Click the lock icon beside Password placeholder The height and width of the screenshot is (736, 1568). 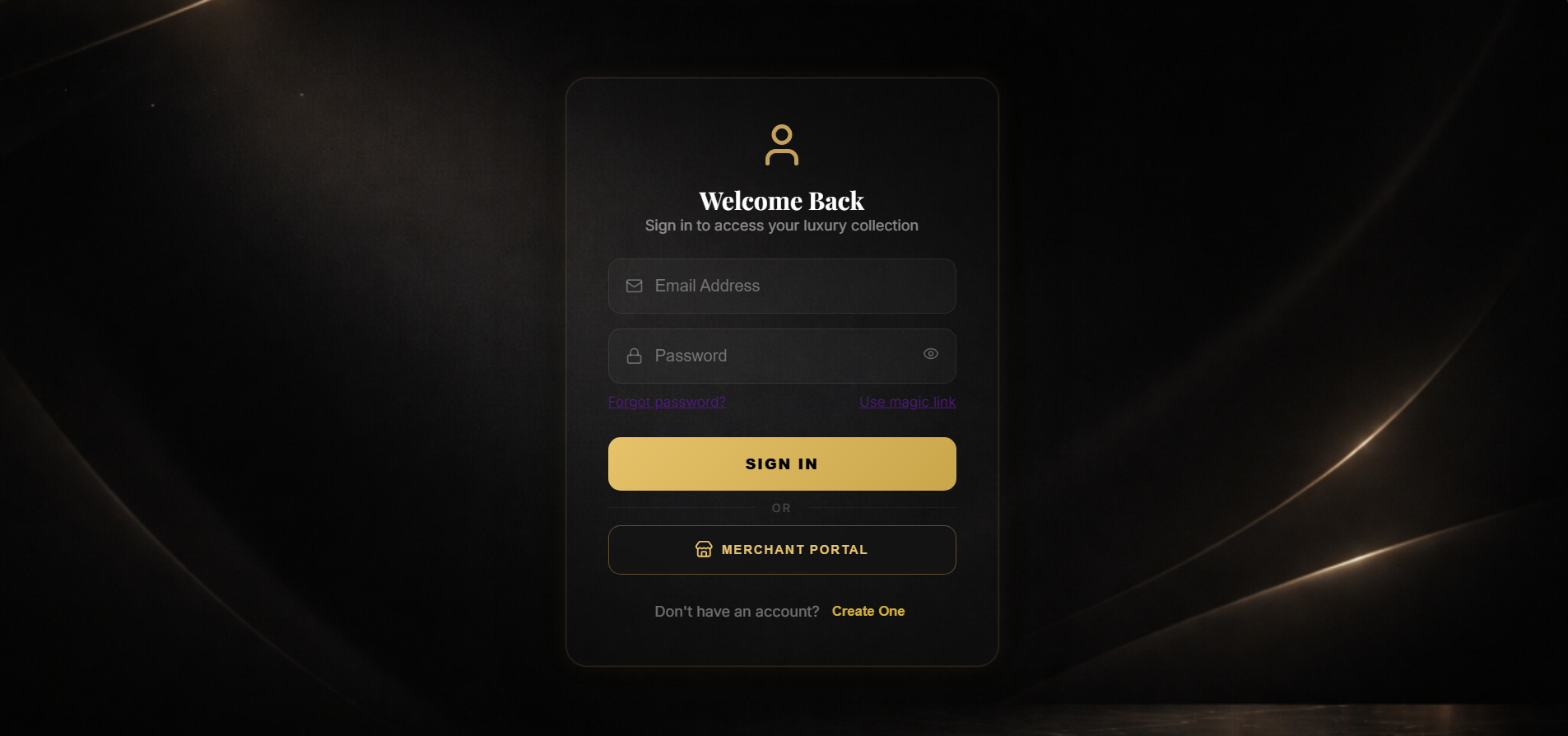click(634, 355)
